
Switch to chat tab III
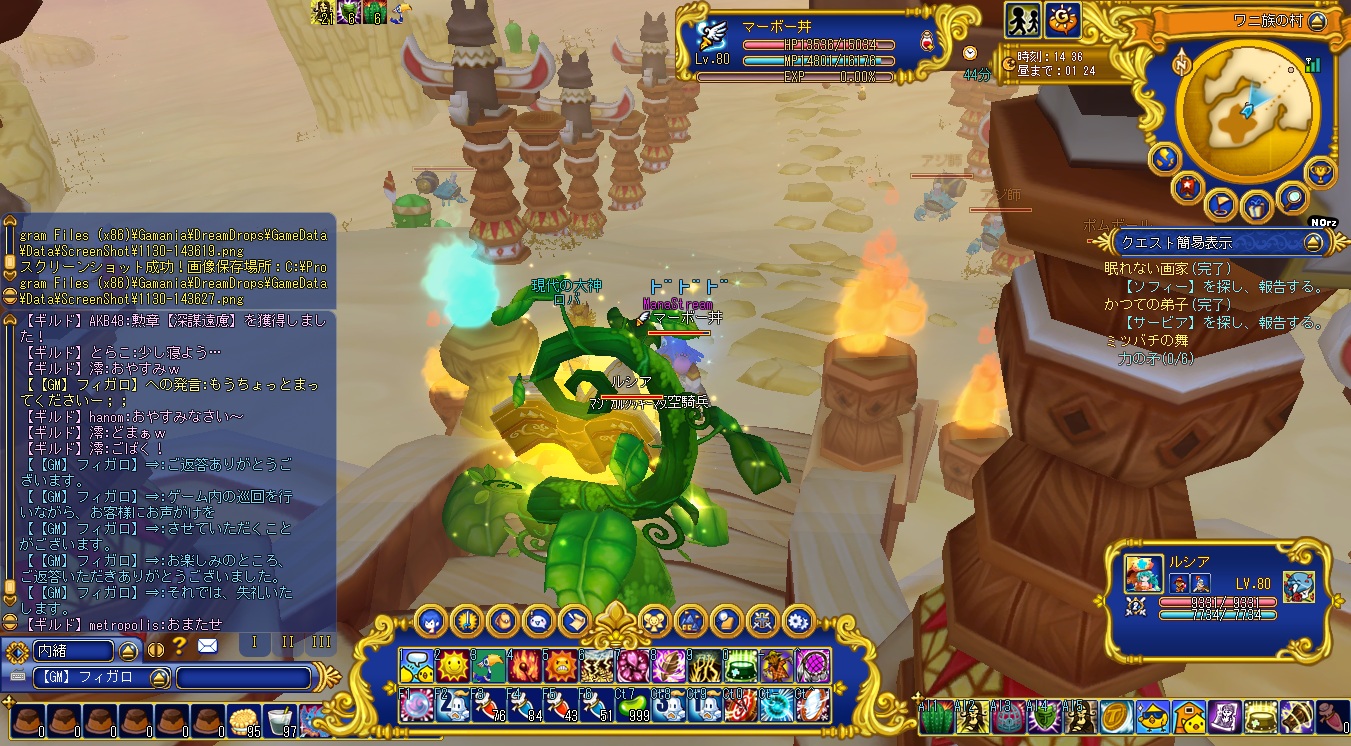(321, 642)
